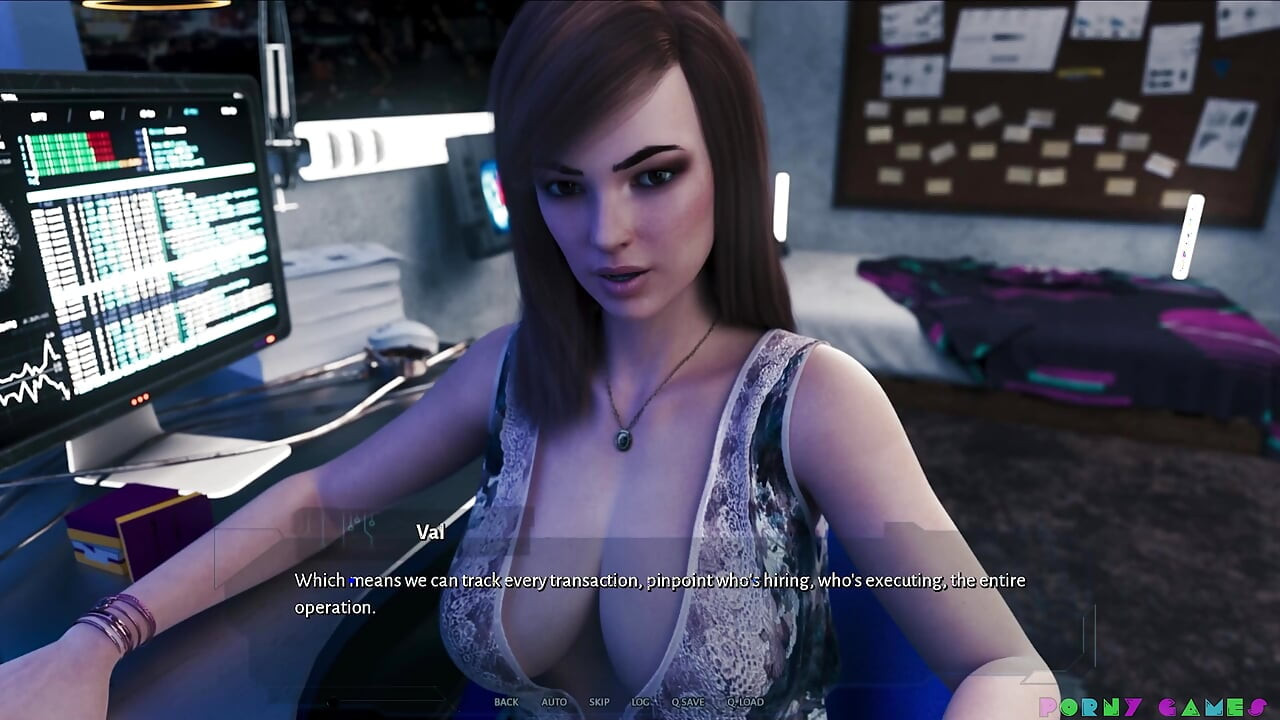This screenshot has width=1280, height=720.
Task: Click the BACK button to rewind dialogue
Action: point(506,702)
